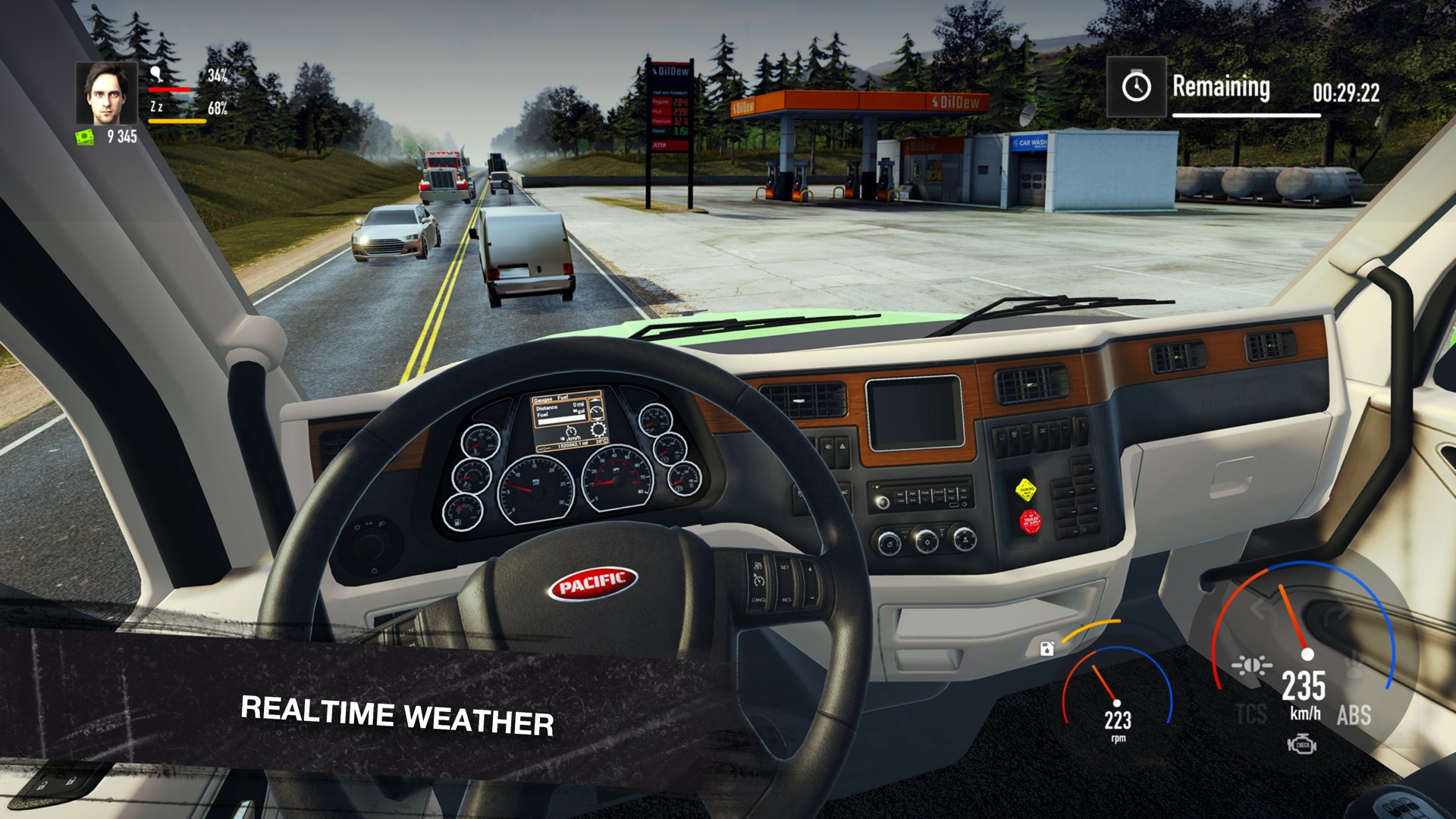Click the clock icon beside Remaining
This screenshot has width=1456, height=819.
pyautogui.click(x=1136, y=86)
